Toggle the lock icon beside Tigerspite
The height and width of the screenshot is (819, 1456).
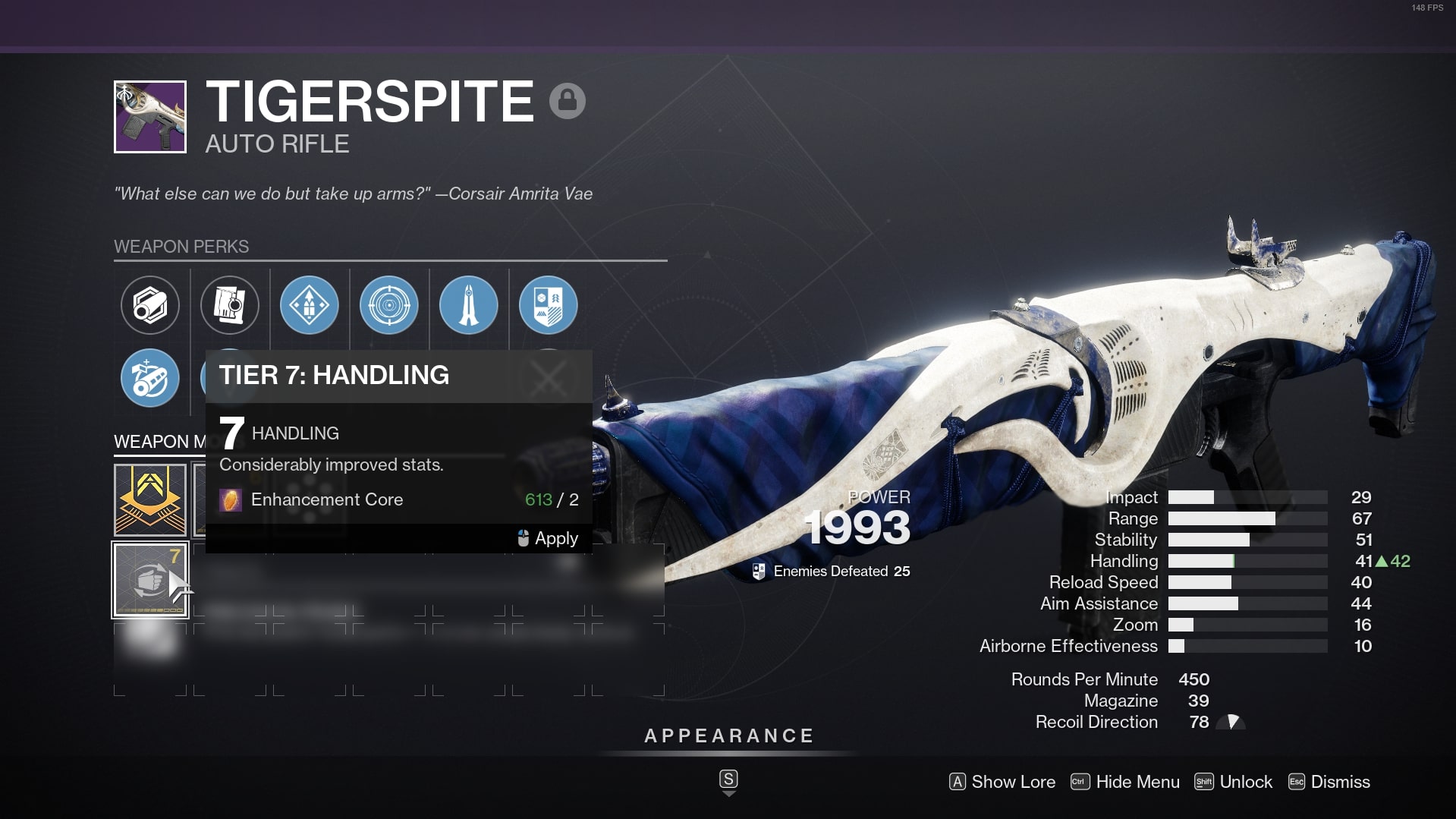[568, 101]
